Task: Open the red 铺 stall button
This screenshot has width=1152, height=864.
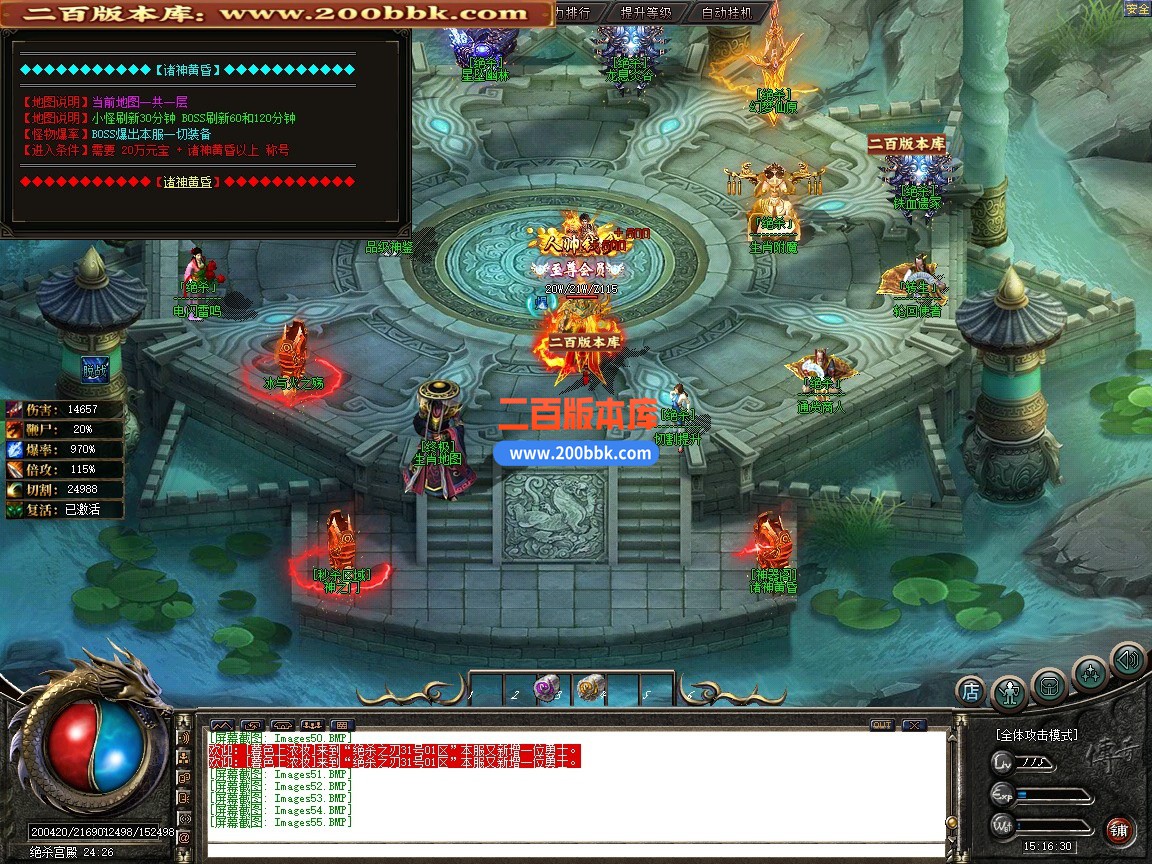Action: pyautogui.click(x=1119, y=829)
